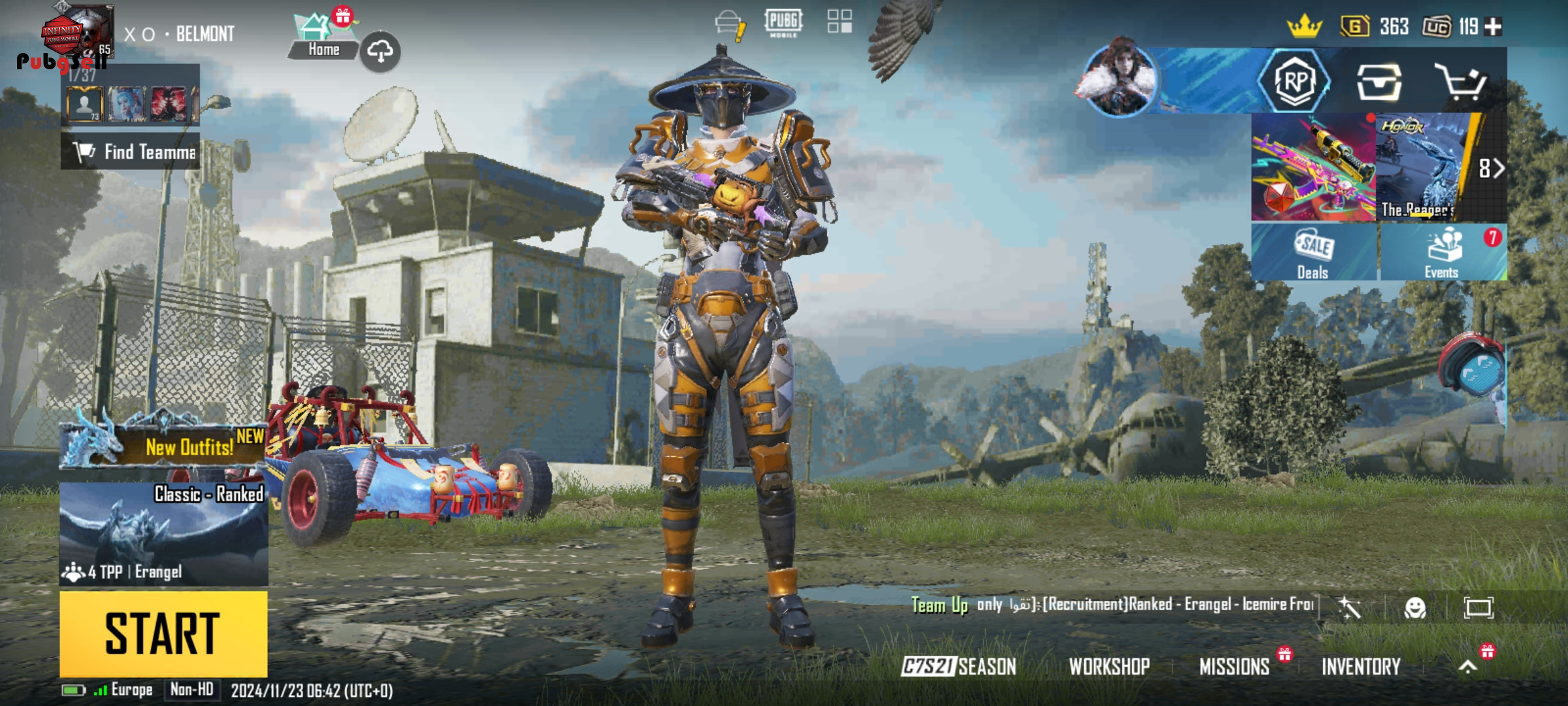Open the Missions menu

click(1234, 666)
